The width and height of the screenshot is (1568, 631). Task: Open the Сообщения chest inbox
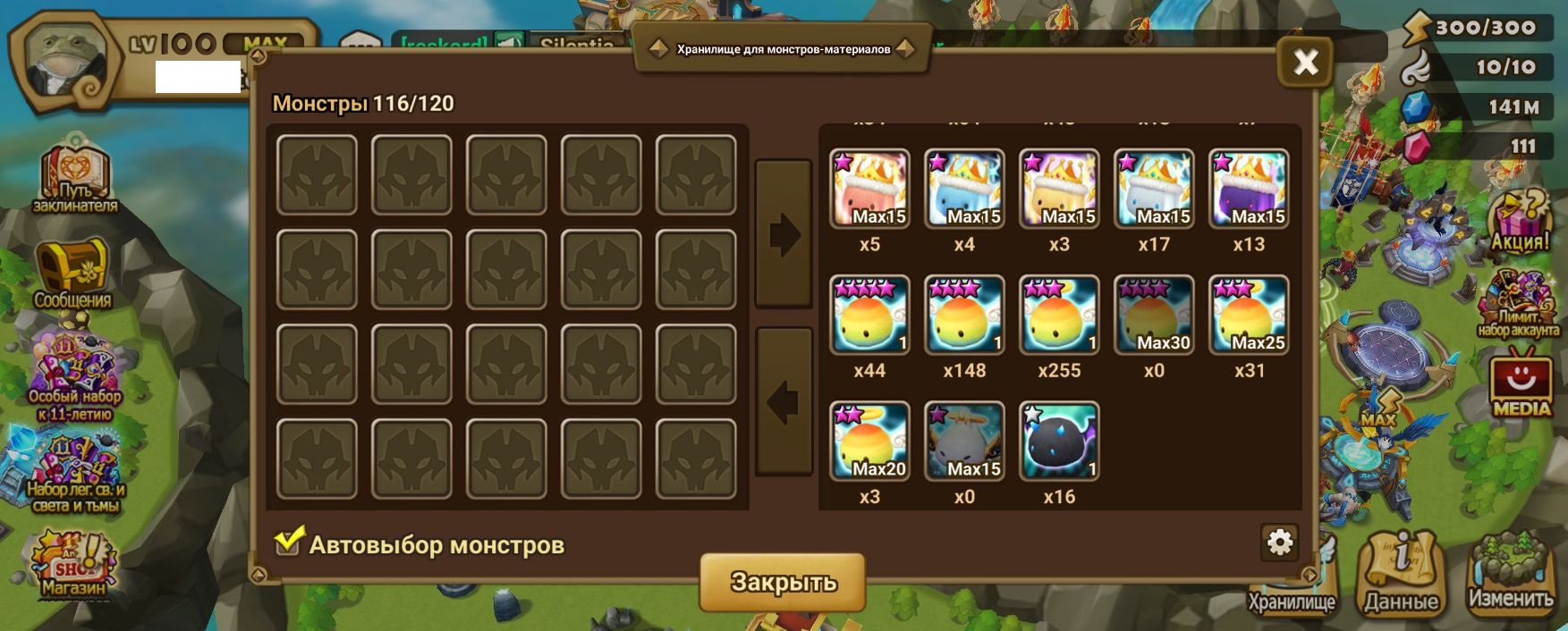[72, 273]
